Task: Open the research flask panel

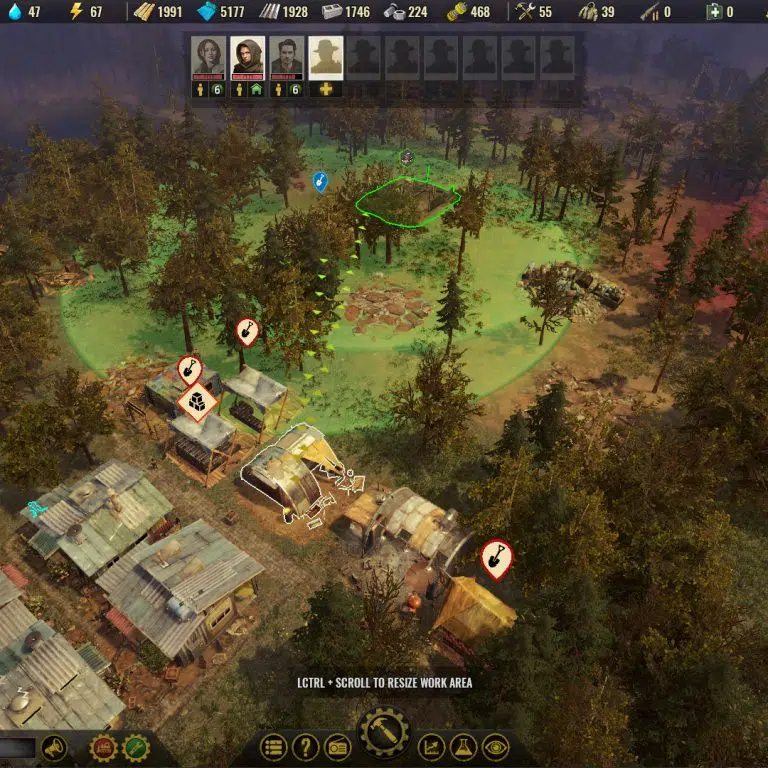Action: pyautogui.click(x=463, y=747)
